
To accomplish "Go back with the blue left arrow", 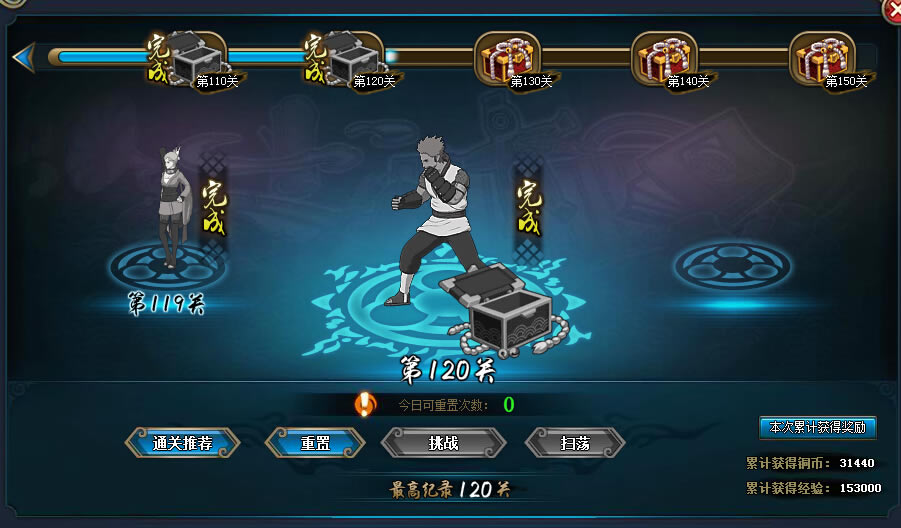I will point(22,57).
